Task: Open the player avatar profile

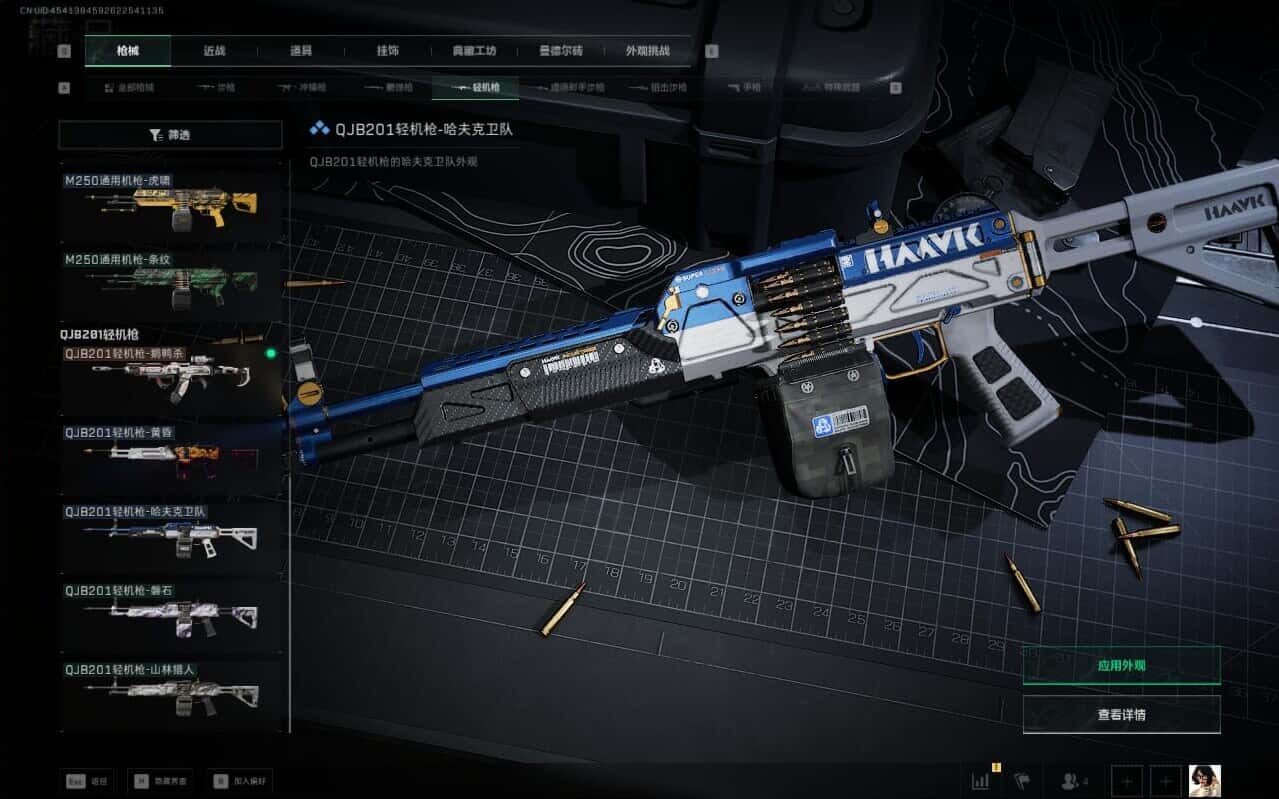Action: (1204, 780)
